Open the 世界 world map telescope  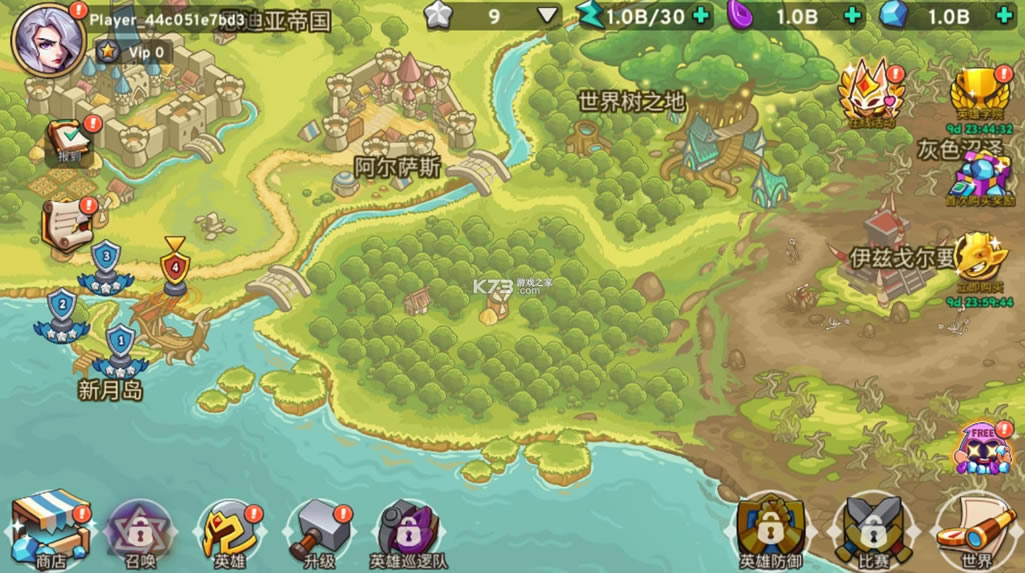click(x=974, y=530)
